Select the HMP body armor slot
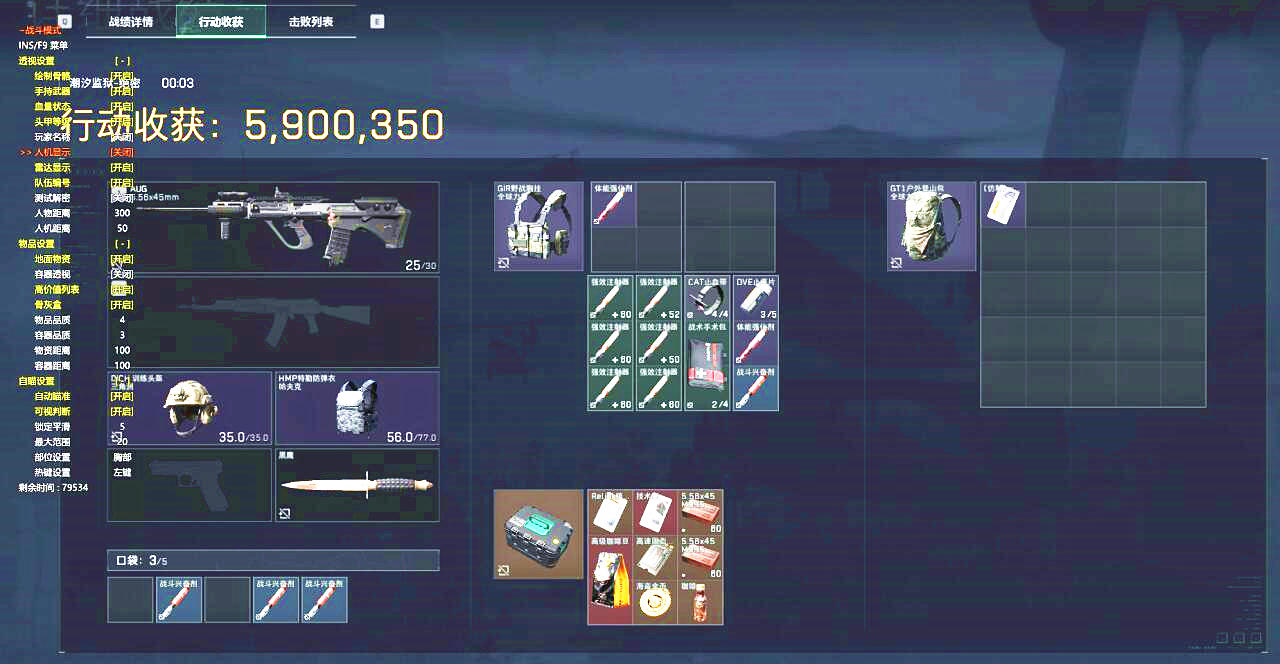 click(357, 408)
